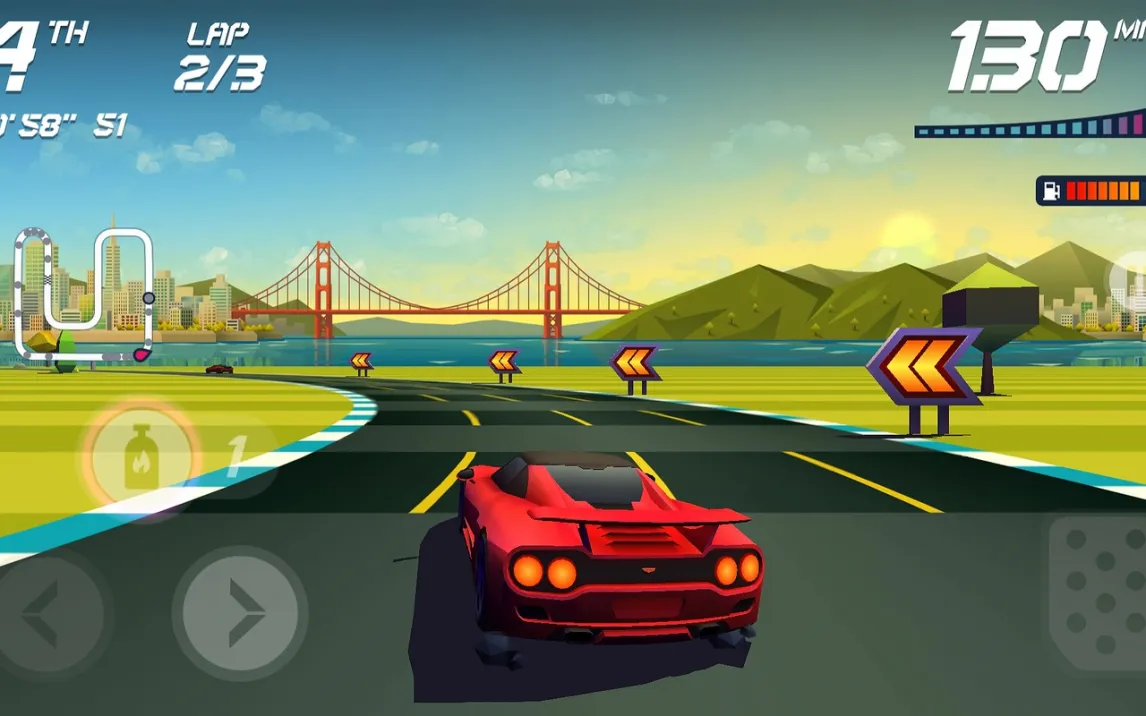Tap the steer right arrow button
This screenshot has width=1146, height=716.
pos(240,612)
